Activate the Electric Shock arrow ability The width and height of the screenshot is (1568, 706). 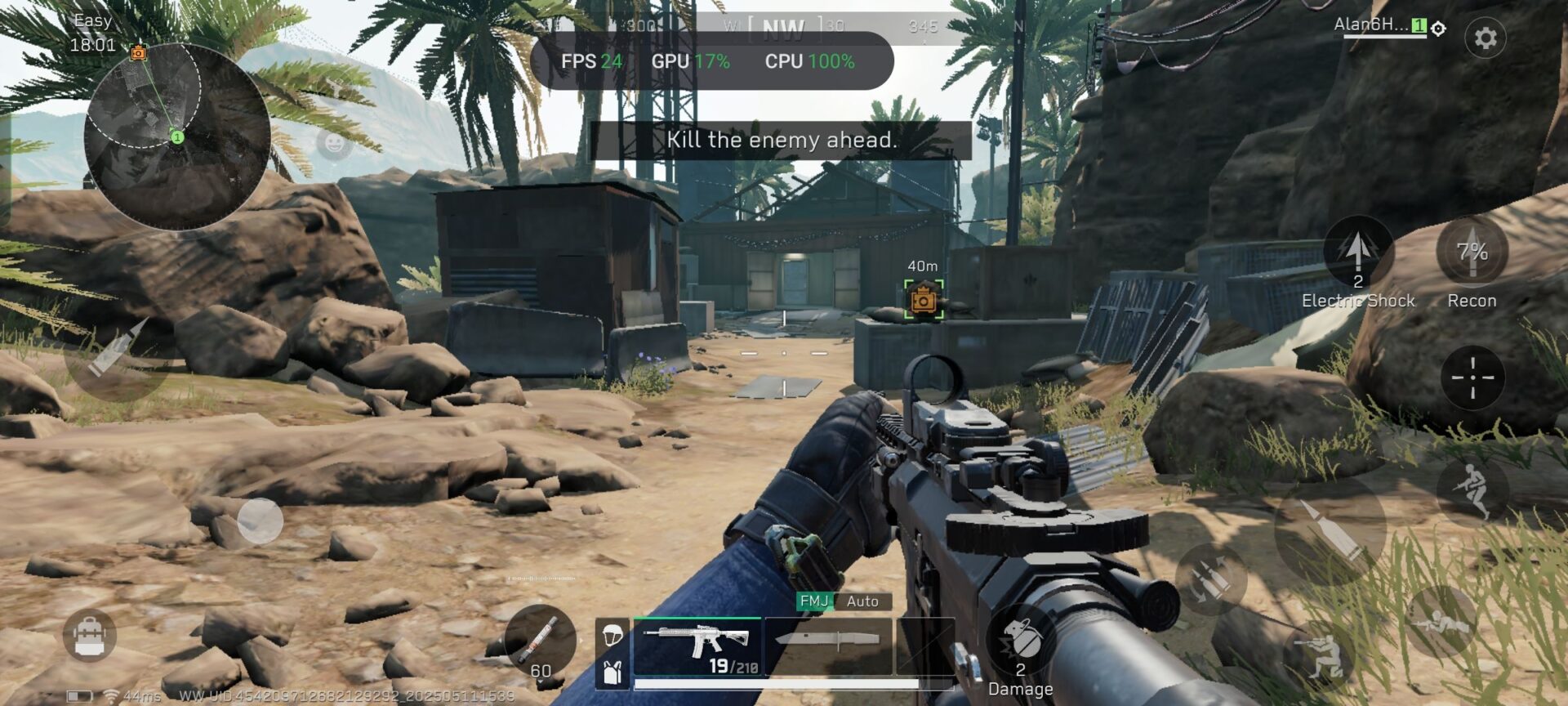click(x=1357, y=253)
